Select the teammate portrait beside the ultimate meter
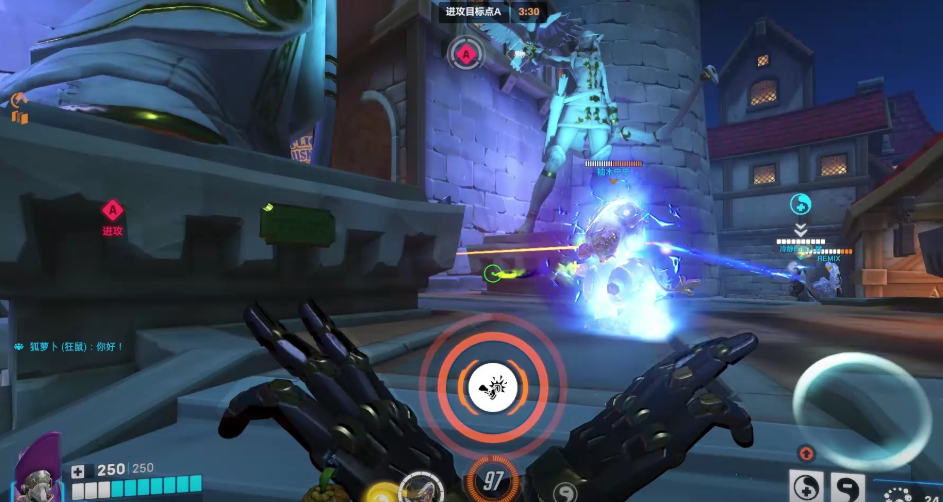 421,487
